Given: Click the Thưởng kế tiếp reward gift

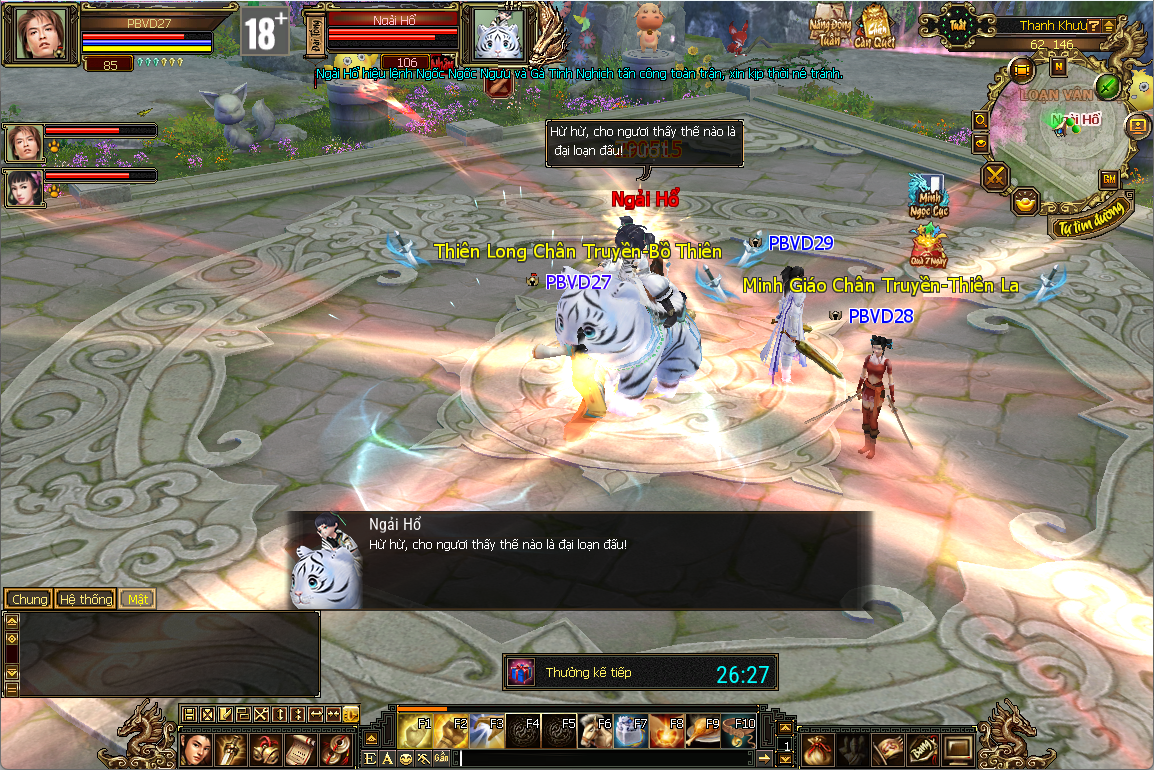Looking at the screenshot, I should coord(520,673).
